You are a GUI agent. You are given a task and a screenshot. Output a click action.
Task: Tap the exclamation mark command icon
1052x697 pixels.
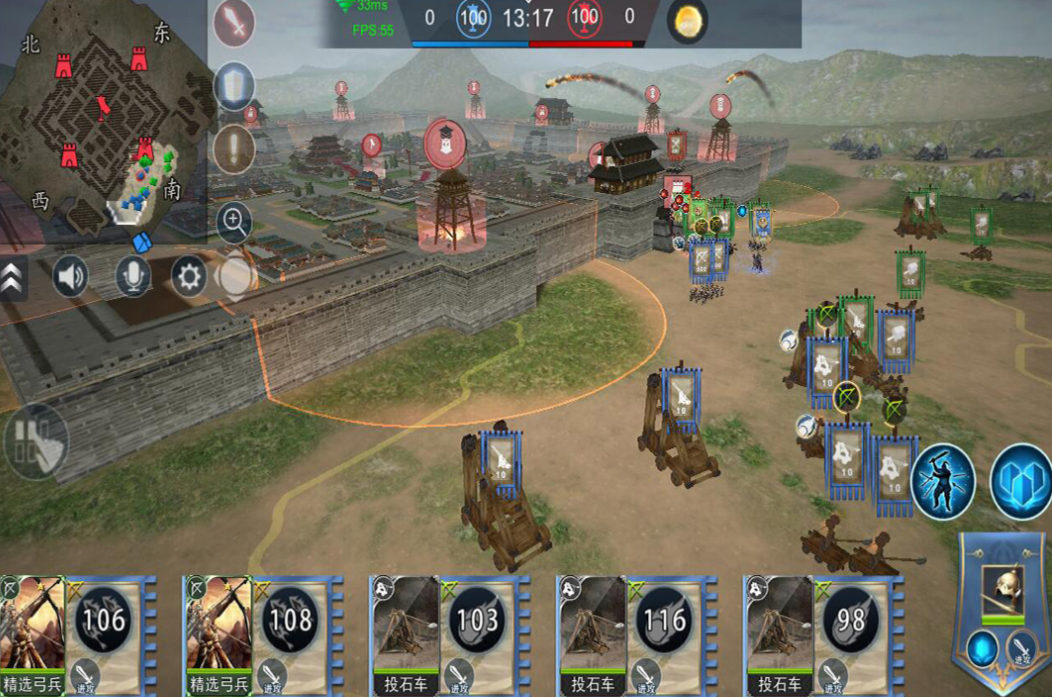(234, 149)
